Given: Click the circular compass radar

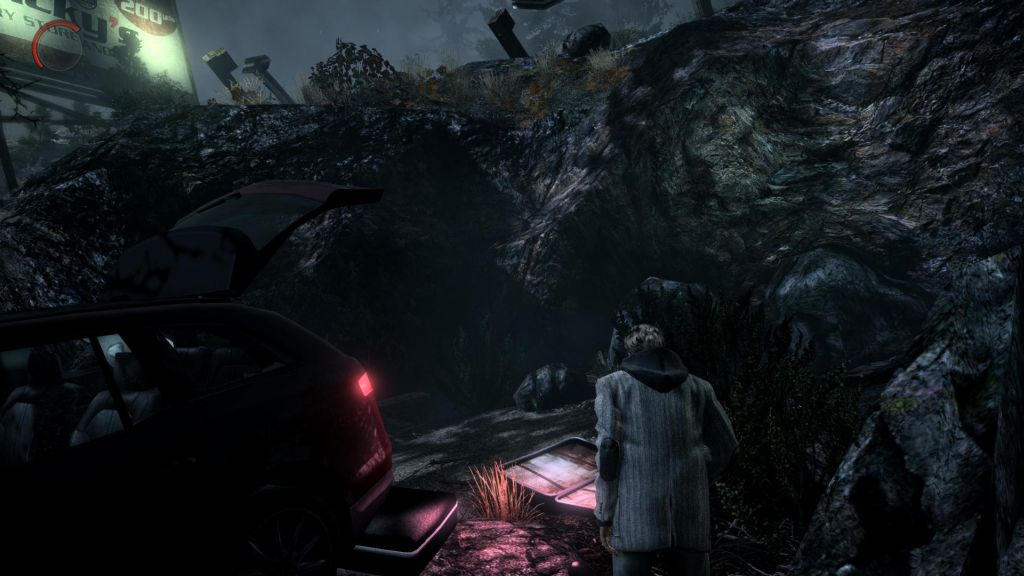Looking at the screenshot, I should [57, 46].
